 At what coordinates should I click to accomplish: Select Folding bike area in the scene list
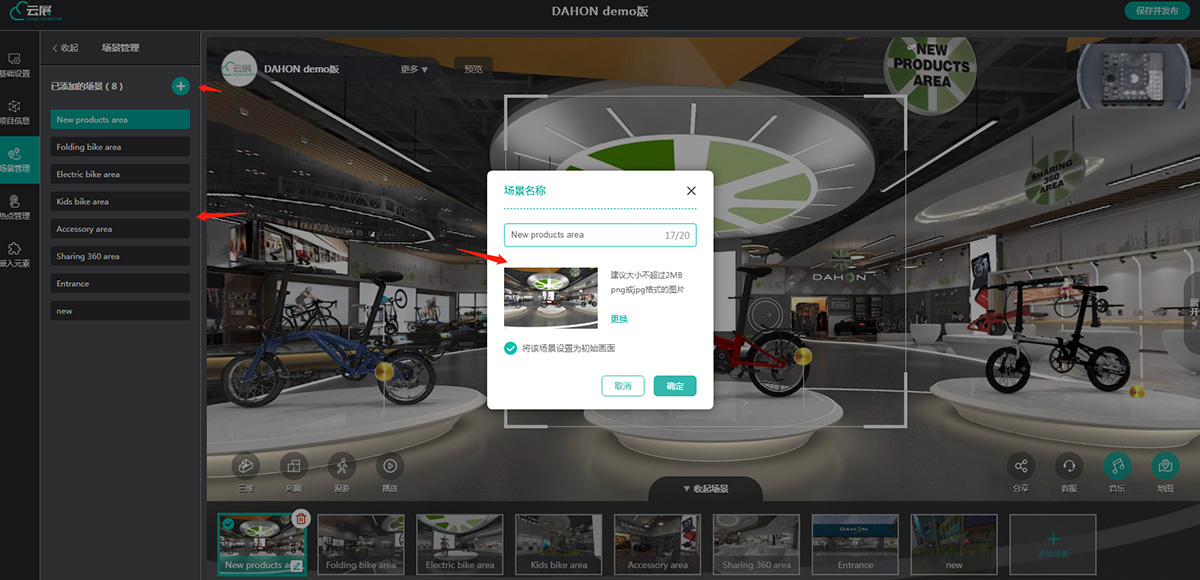120,147
